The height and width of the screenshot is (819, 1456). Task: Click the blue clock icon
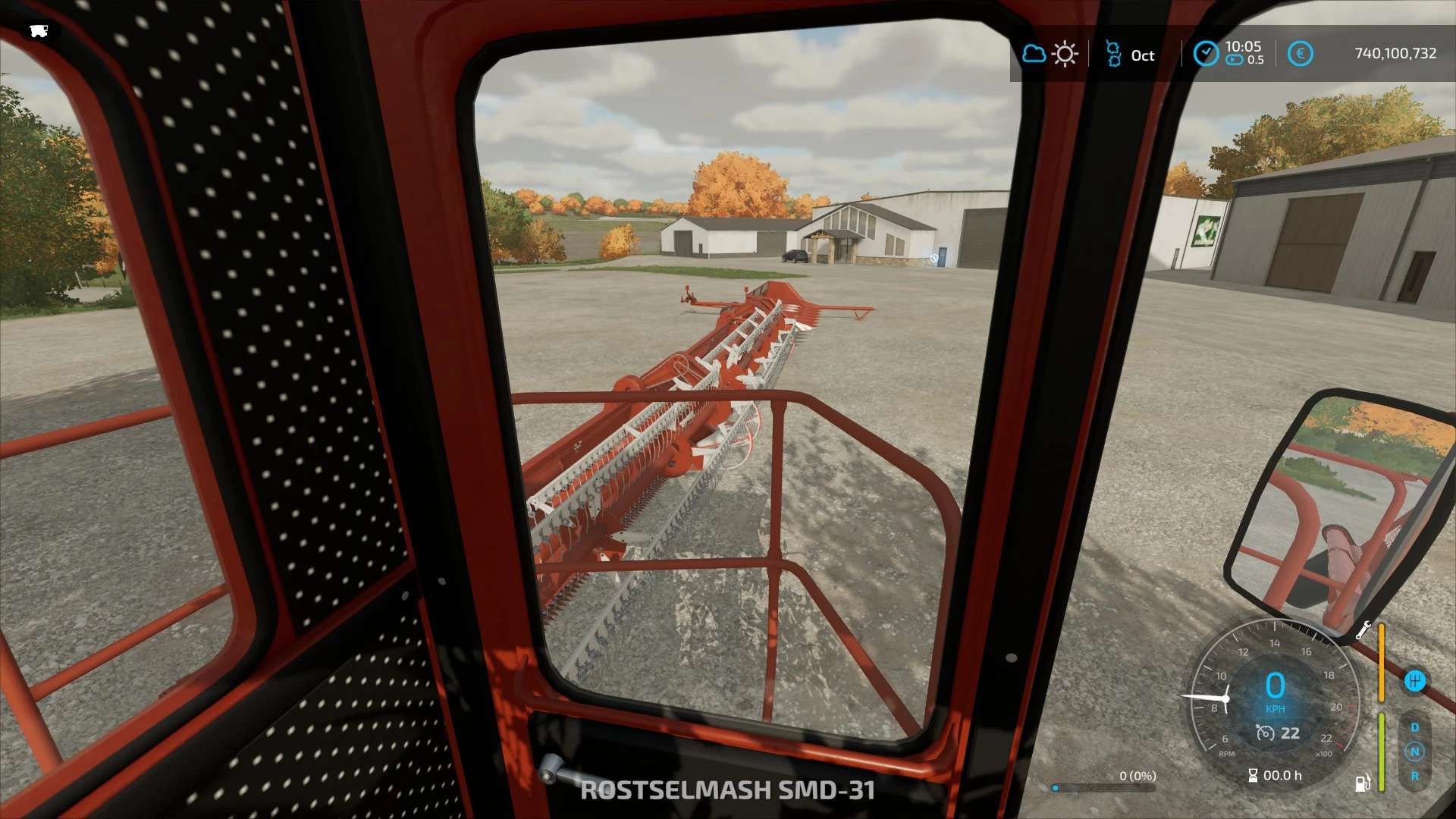click(x=1206, y=54)
